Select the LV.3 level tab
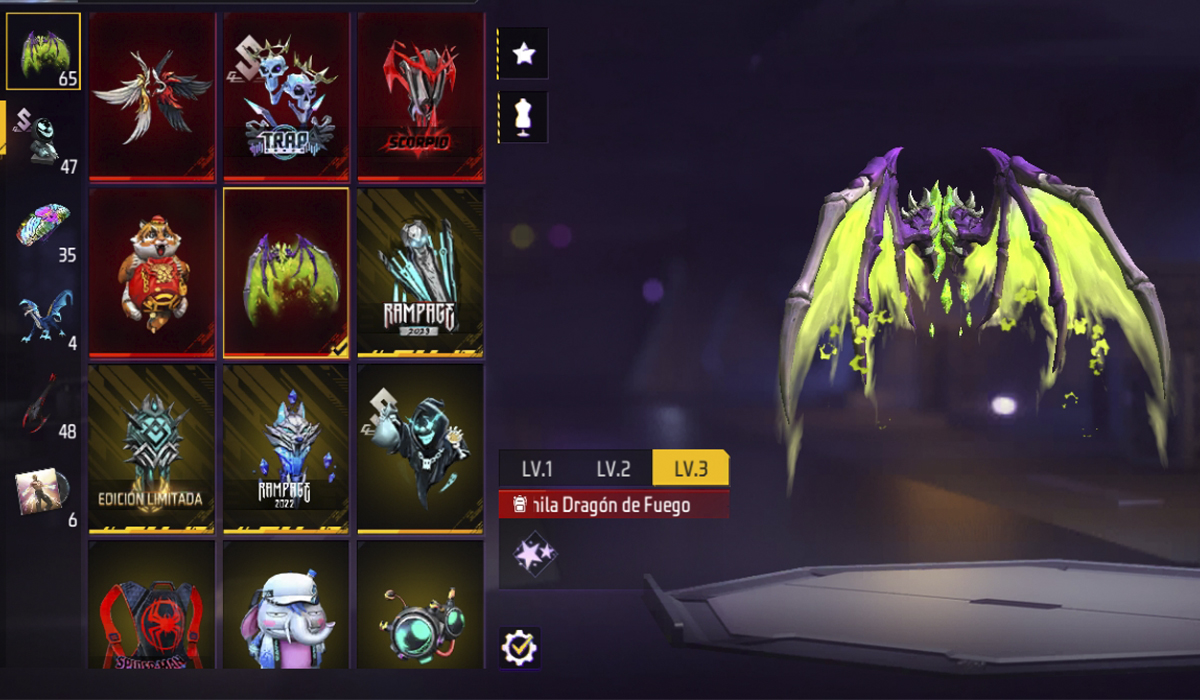This screenshot has width=1200, height=700. pyautogui.click(x=690, y=468)
